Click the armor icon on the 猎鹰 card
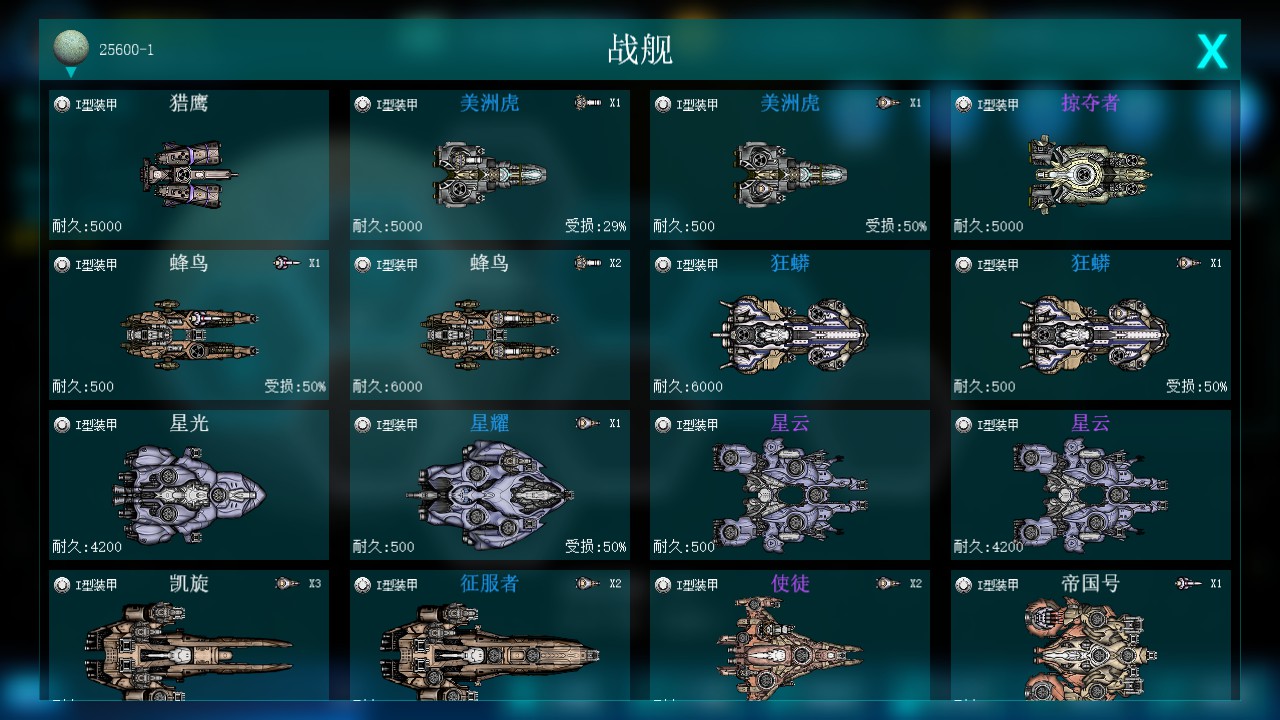1280x720 pixels. [63, 102]
